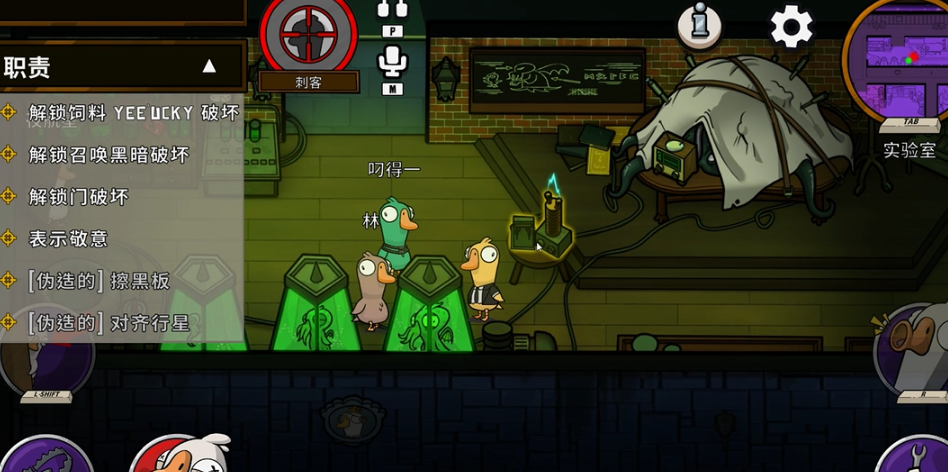Collapse the 职责 task list arrow
Image resolution: width=948 pixels, height=472 pixels.
[x=209, y=67]
